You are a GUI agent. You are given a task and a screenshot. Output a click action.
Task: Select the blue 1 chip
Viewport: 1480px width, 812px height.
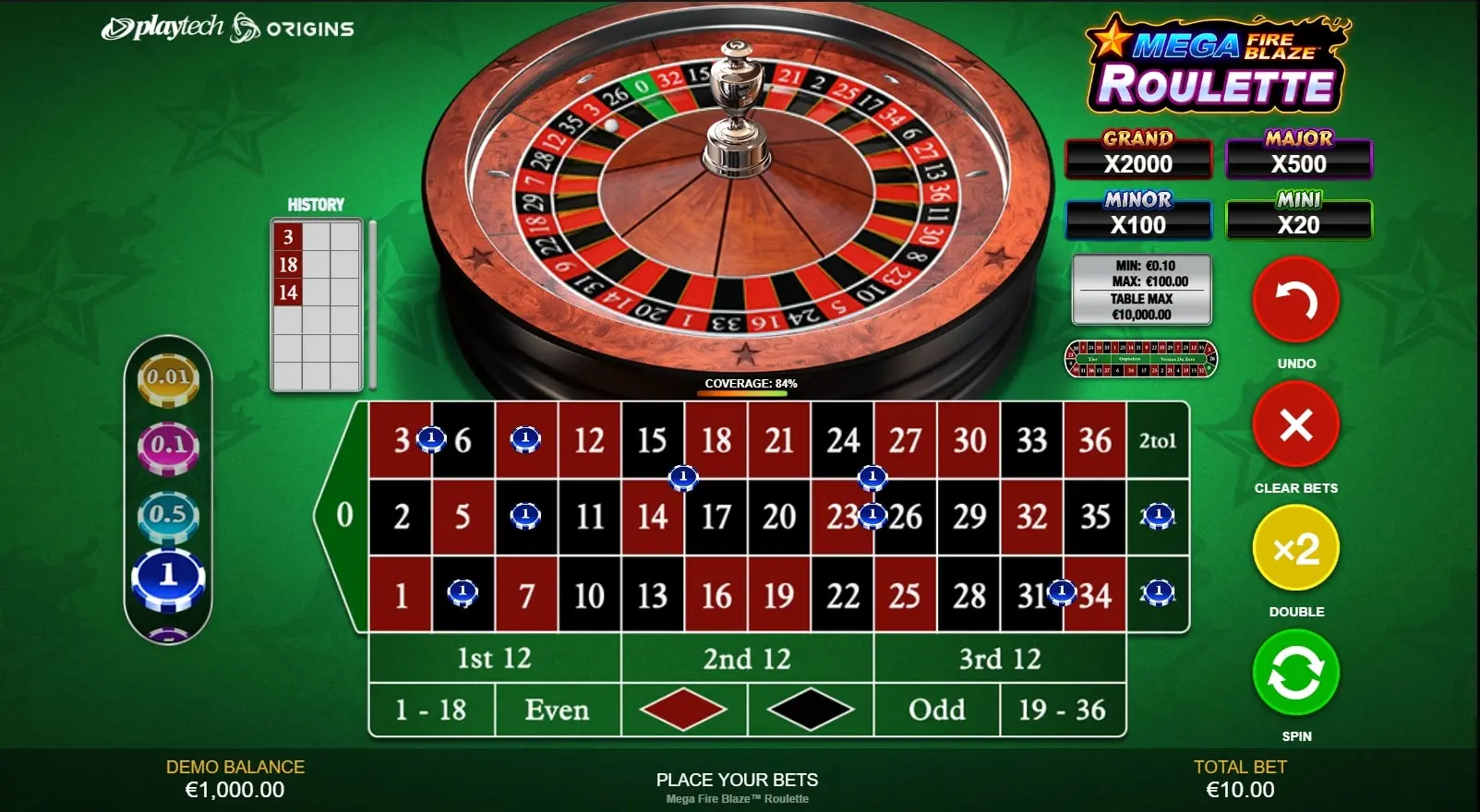tap(168, 578)
